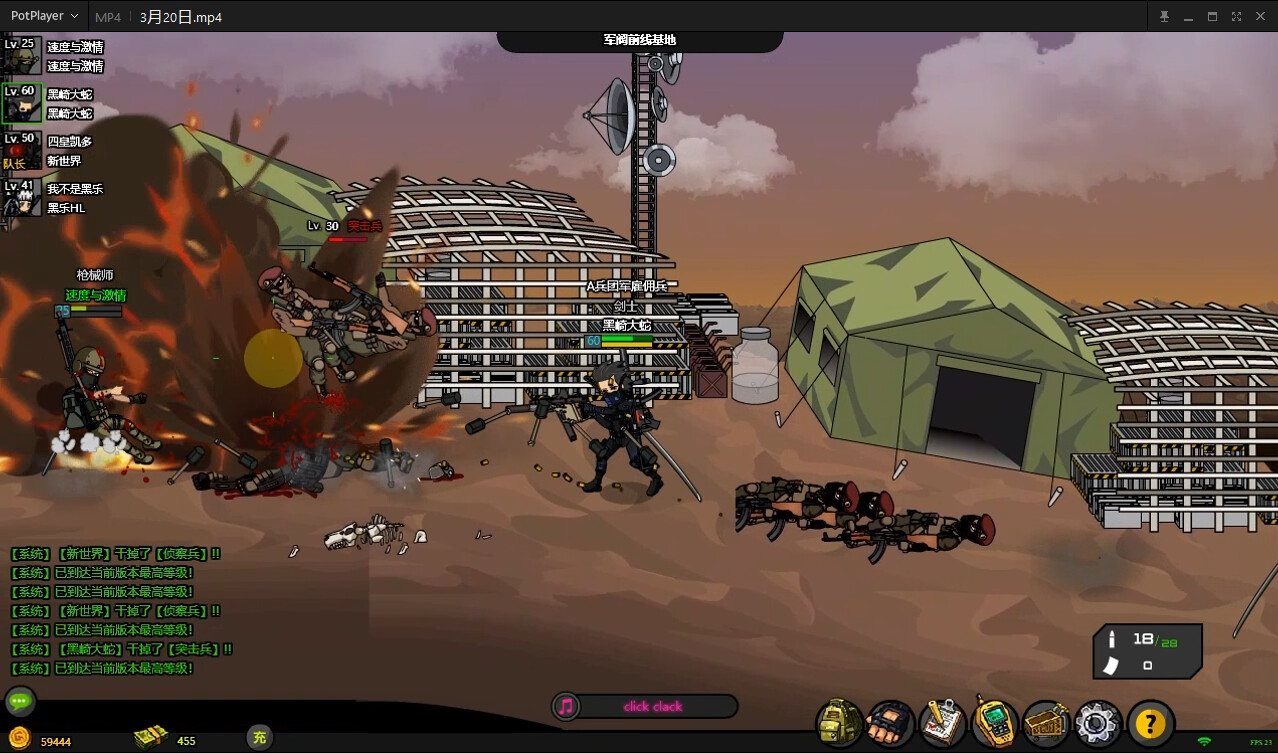Close the PotPlayer window
Screen dimensions: 1278x753
click(1261, 16)
